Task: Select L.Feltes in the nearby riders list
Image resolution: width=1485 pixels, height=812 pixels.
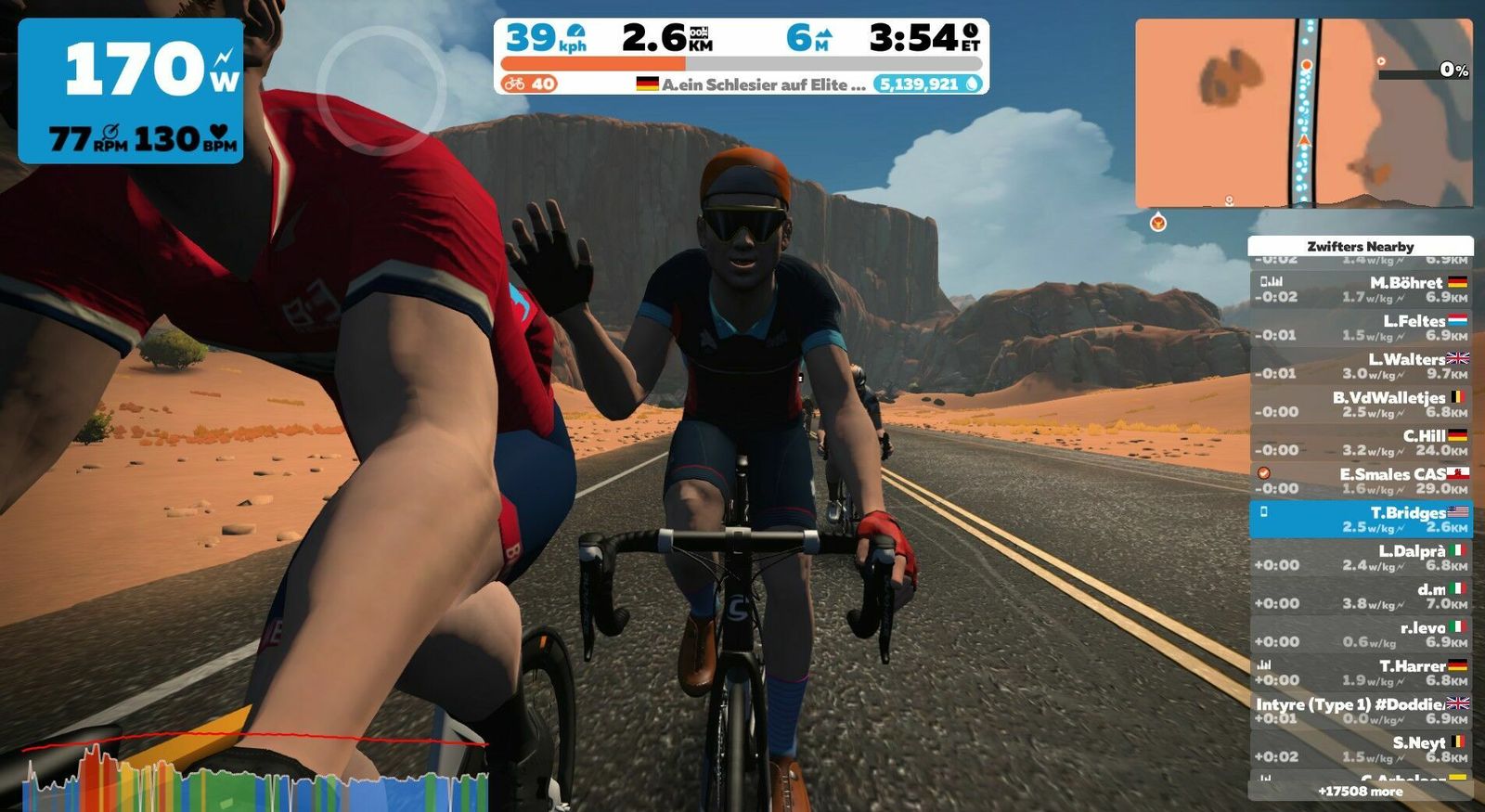Action: (1361, 328)
